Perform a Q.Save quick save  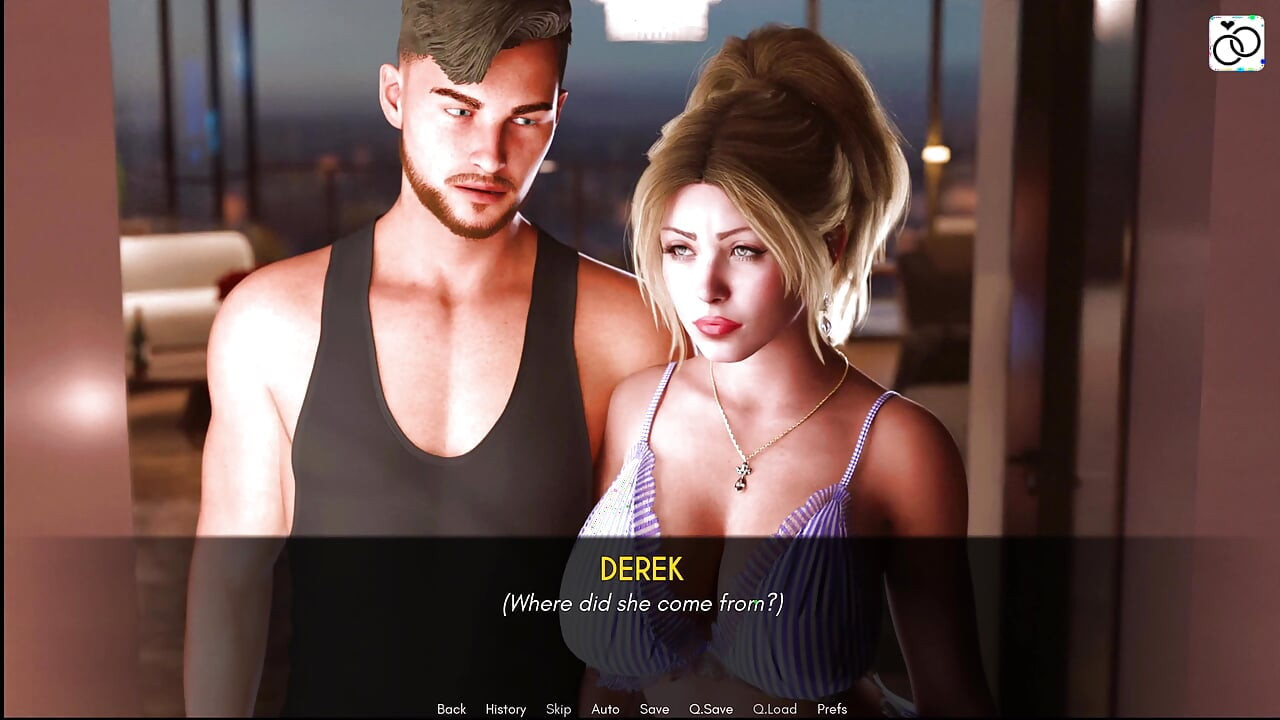711,709
